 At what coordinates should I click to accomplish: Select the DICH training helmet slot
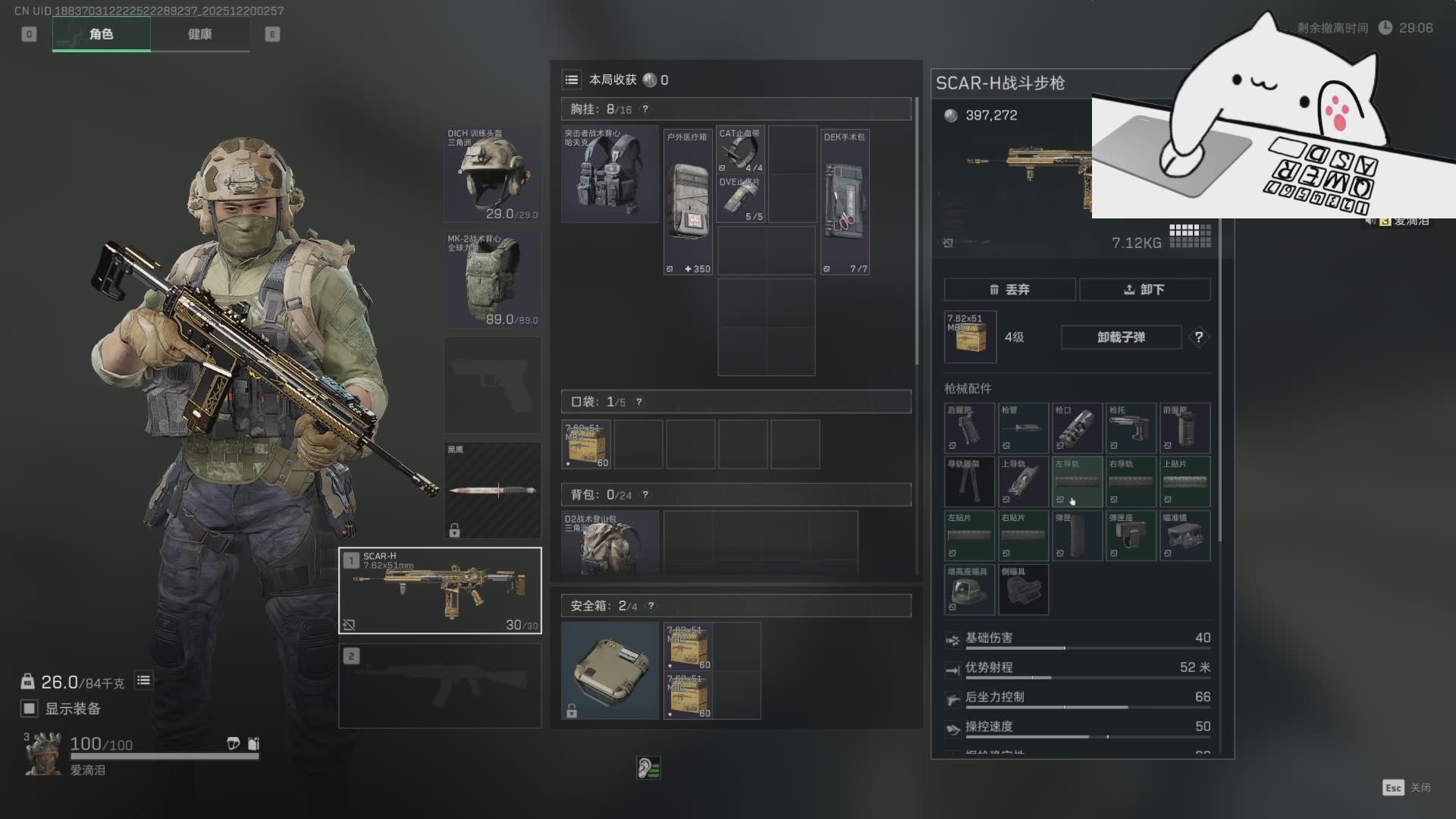(x=493, y=174)
